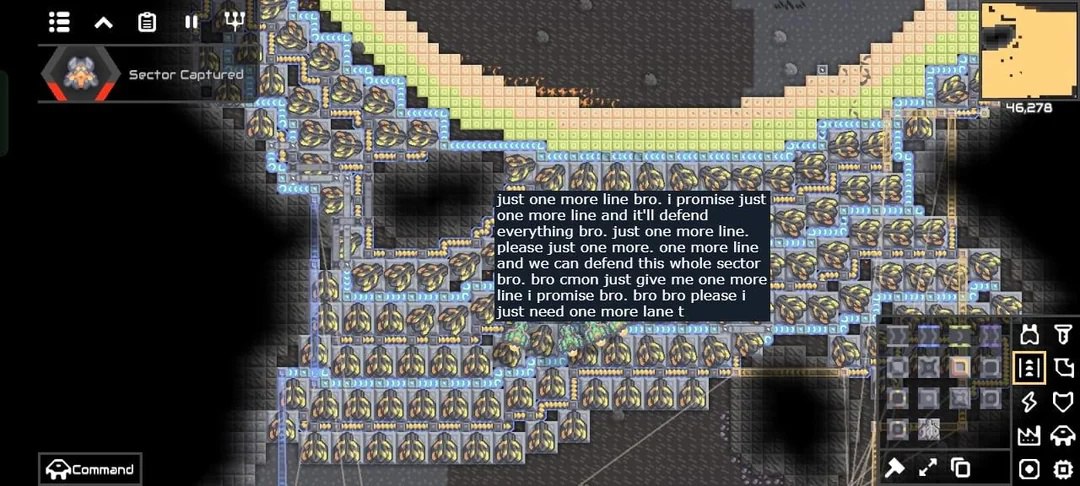The width and height of the screenshot is (1080, 486).
Task: Select the turret block category
Action: pyautogui.click(x=1030, y=334)
